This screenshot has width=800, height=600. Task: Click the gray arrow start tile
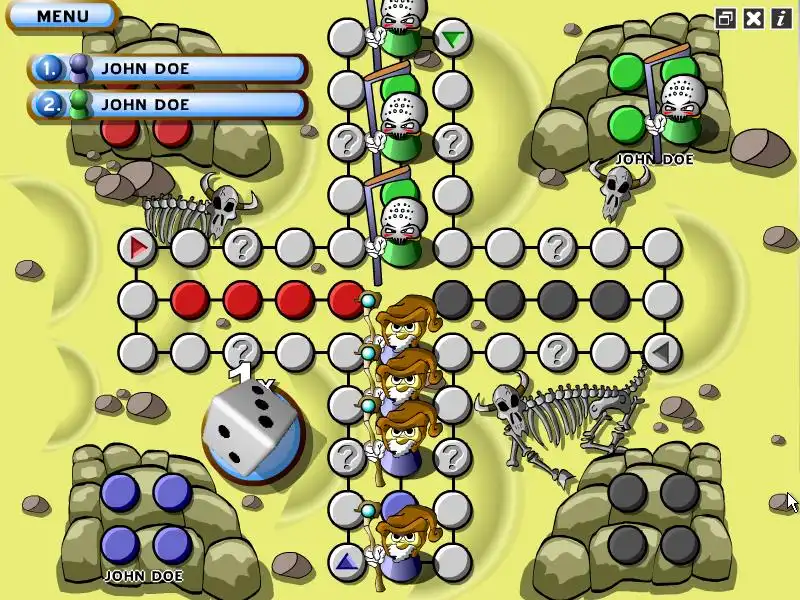[x=660, y=351]
